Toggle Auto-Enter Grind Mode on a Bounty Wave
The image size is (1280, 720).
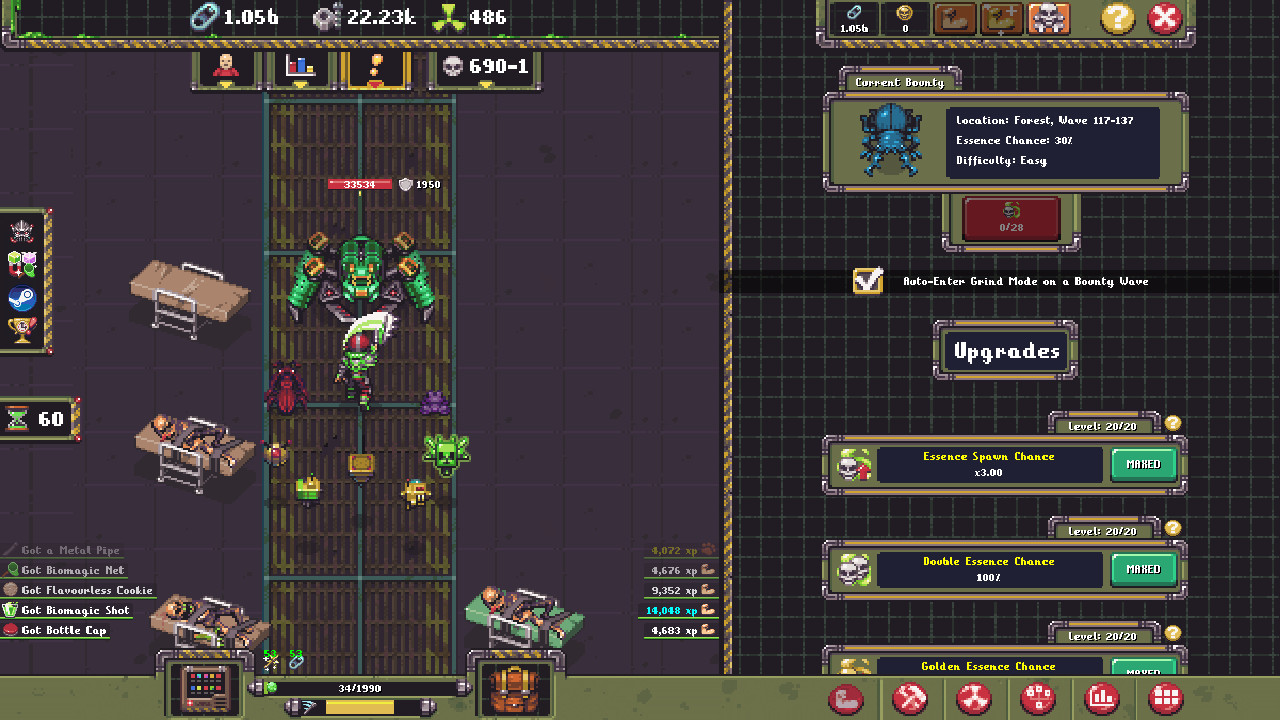[x=866, y=281]
